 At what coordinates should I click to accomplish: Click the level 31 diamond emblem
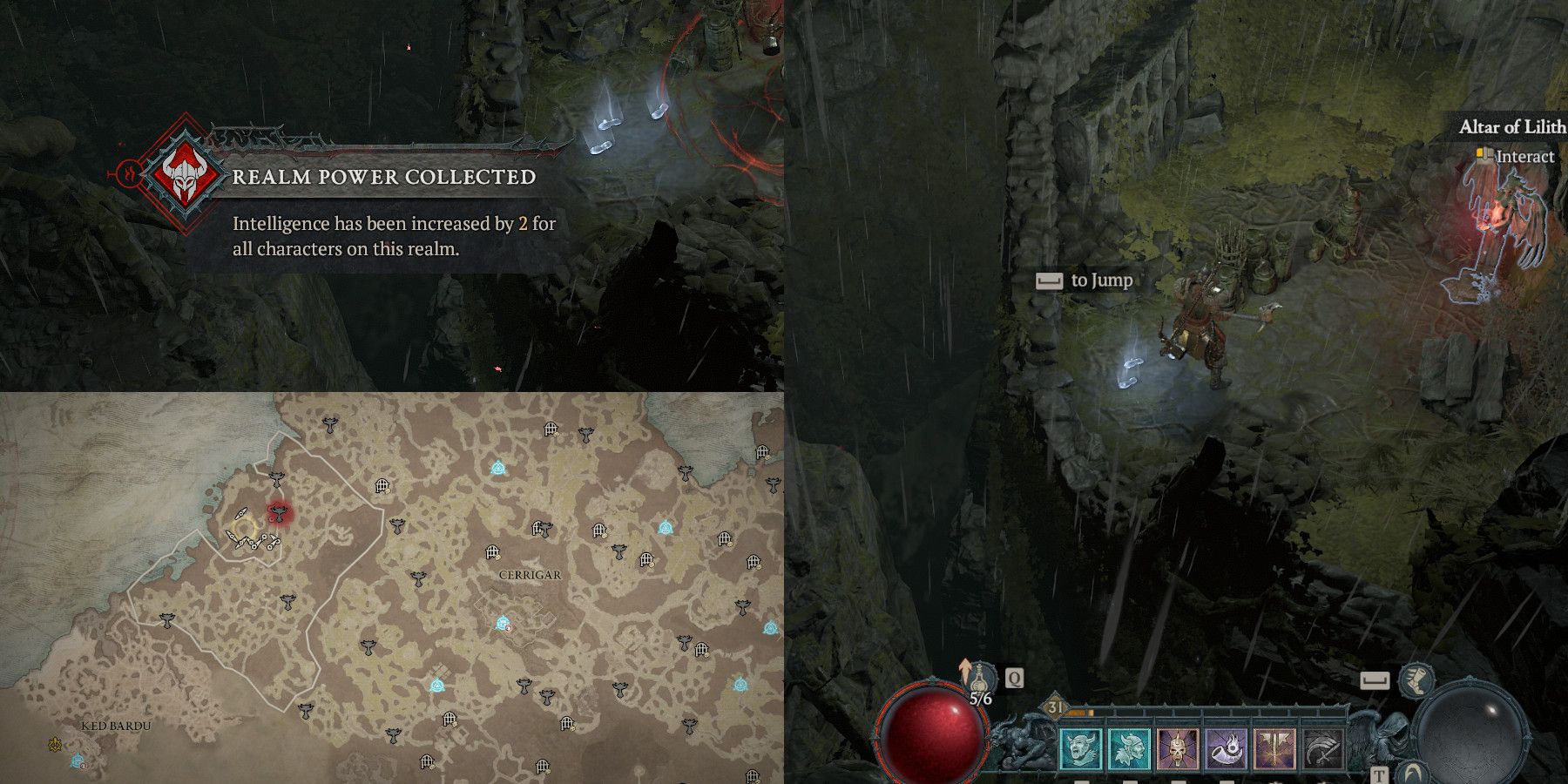tap(1054, 706)
